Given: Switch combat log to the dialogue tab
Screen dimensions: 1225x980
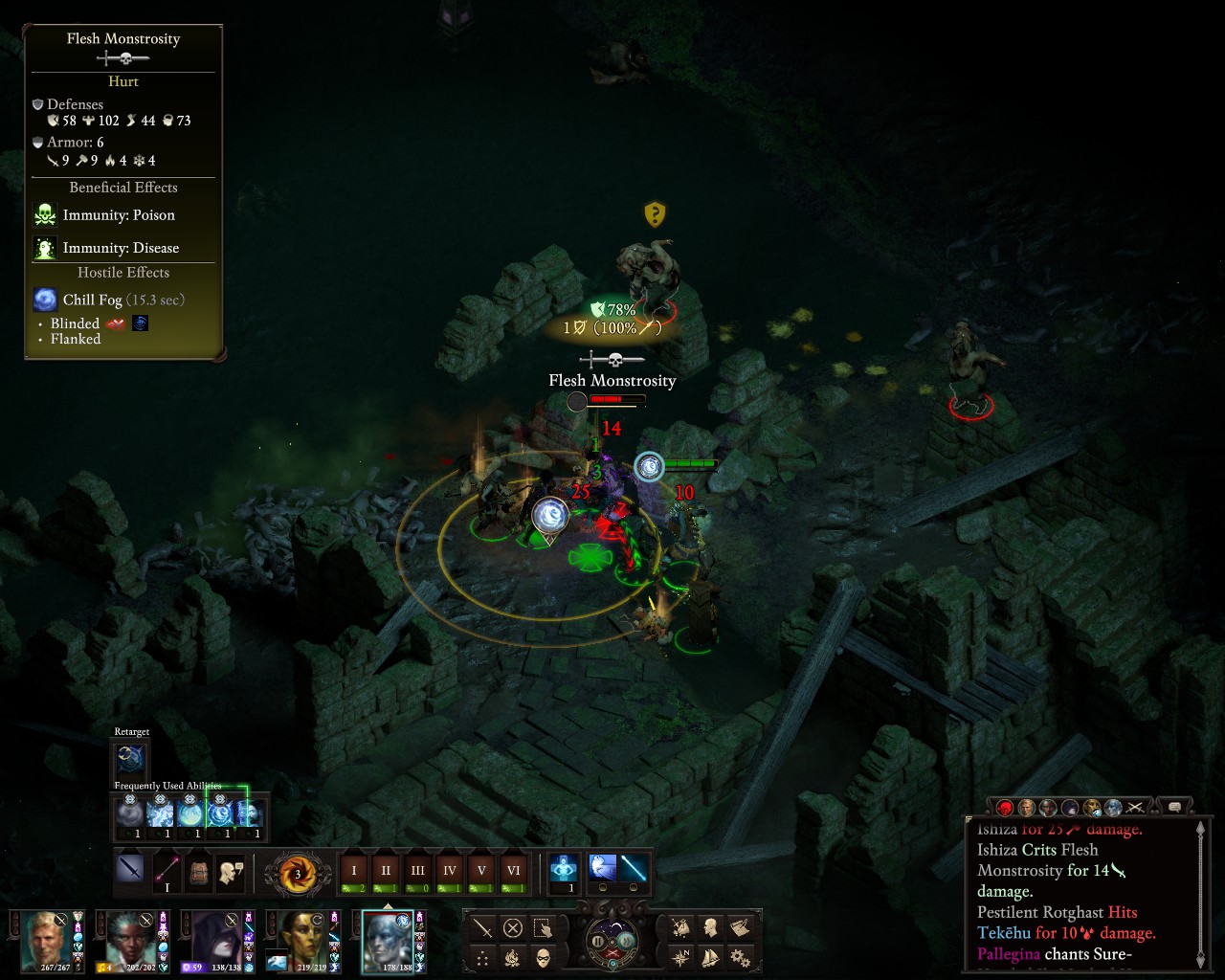Looking at the screenshot, I should point(1175,807).
